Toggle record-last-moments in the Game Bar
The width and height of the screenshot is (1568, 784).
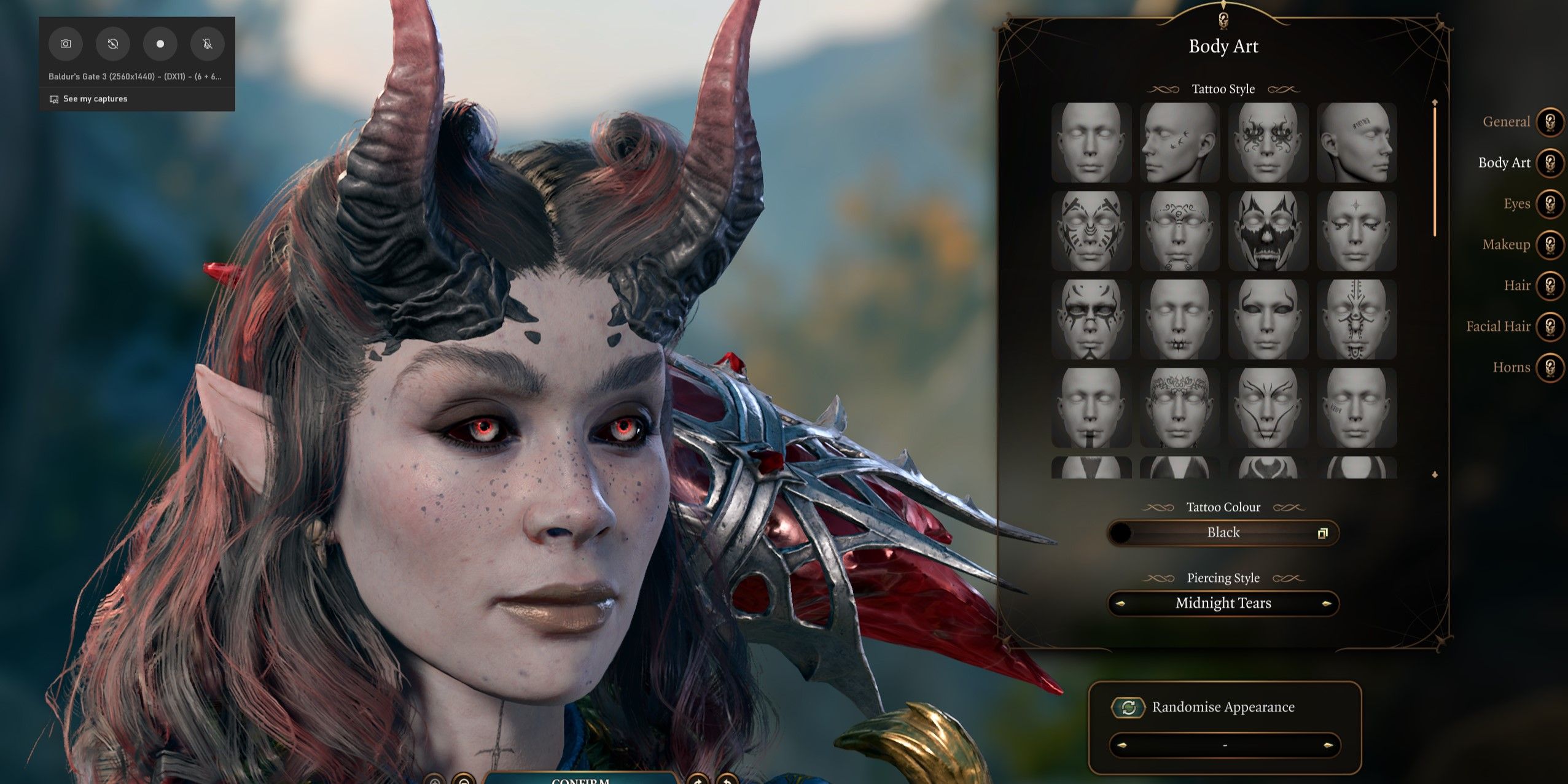coord(113,44)
